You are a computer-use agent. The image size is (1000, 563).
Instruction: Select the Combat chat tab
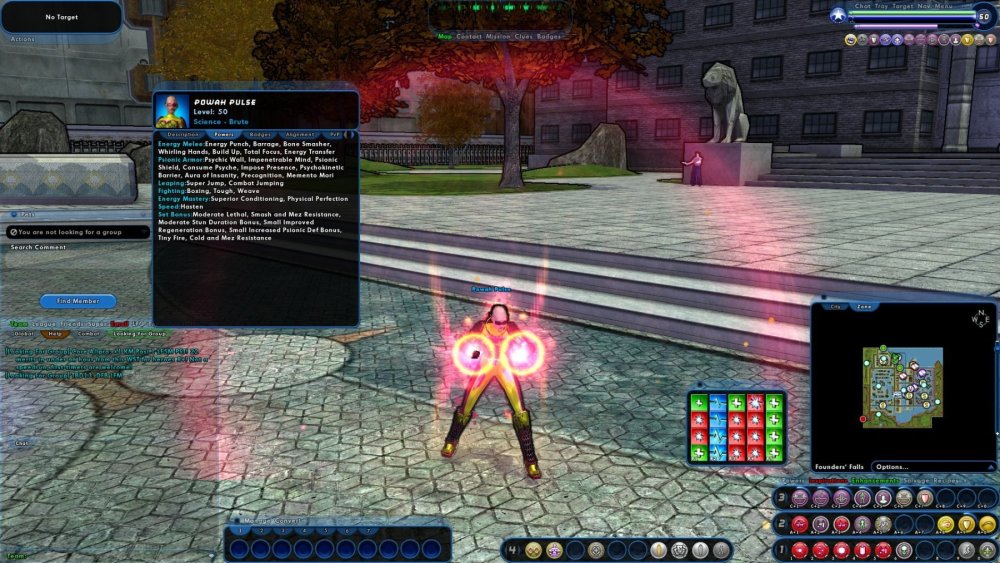89,333
